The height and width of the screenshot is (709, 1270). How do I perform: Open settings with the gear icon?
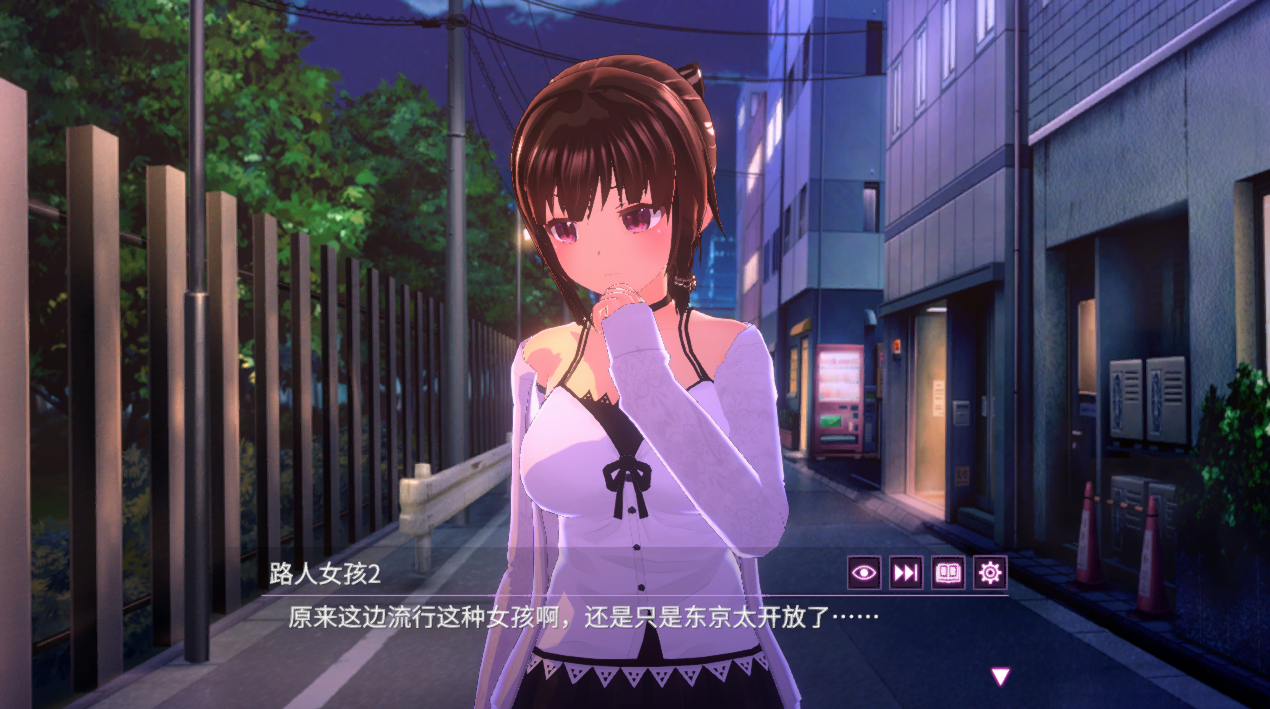coord(990,572)
